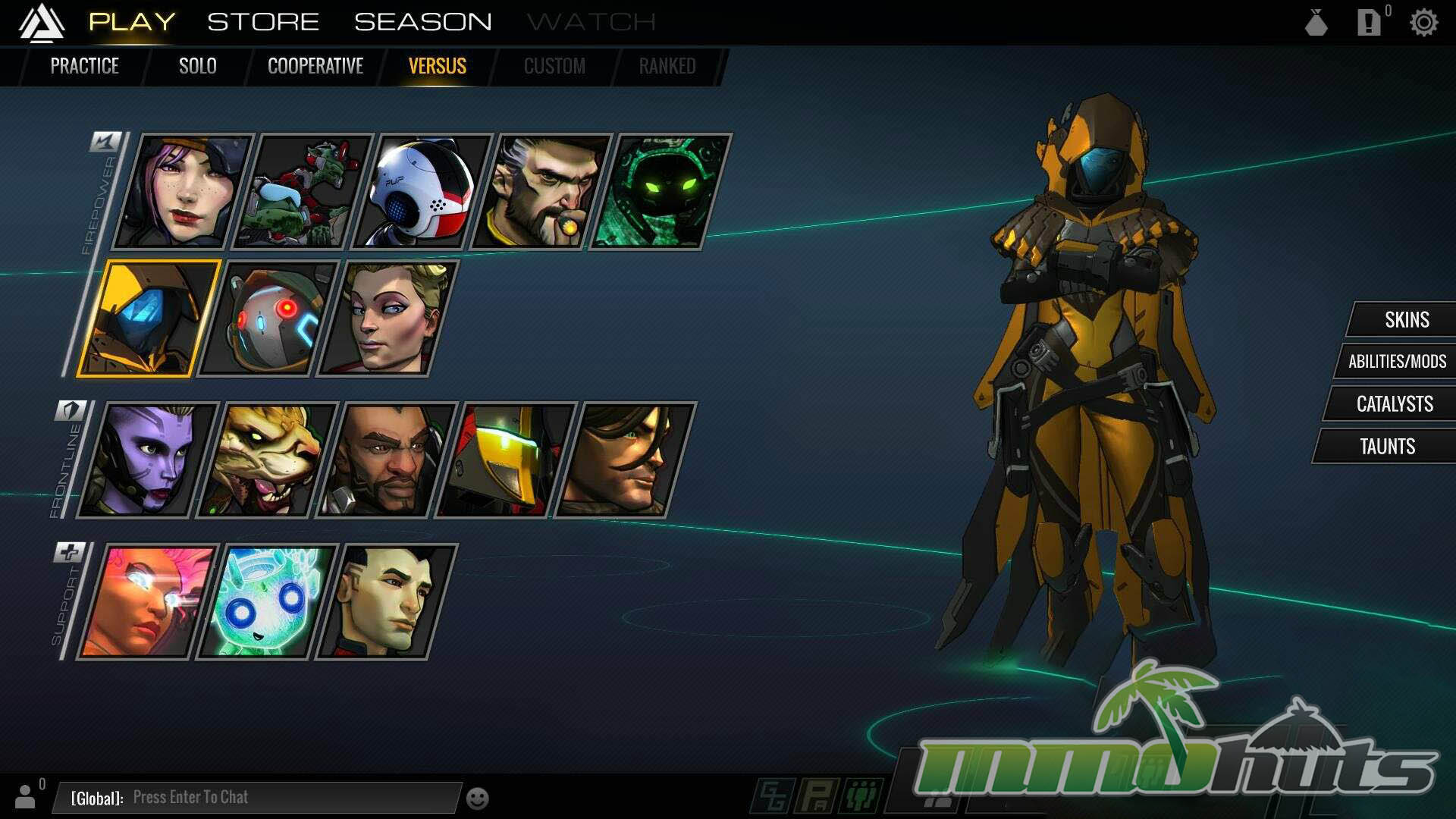The image size is (1456, 819).
Task: Open the emoji smiley picker
Action: click(x=477, y=799)
